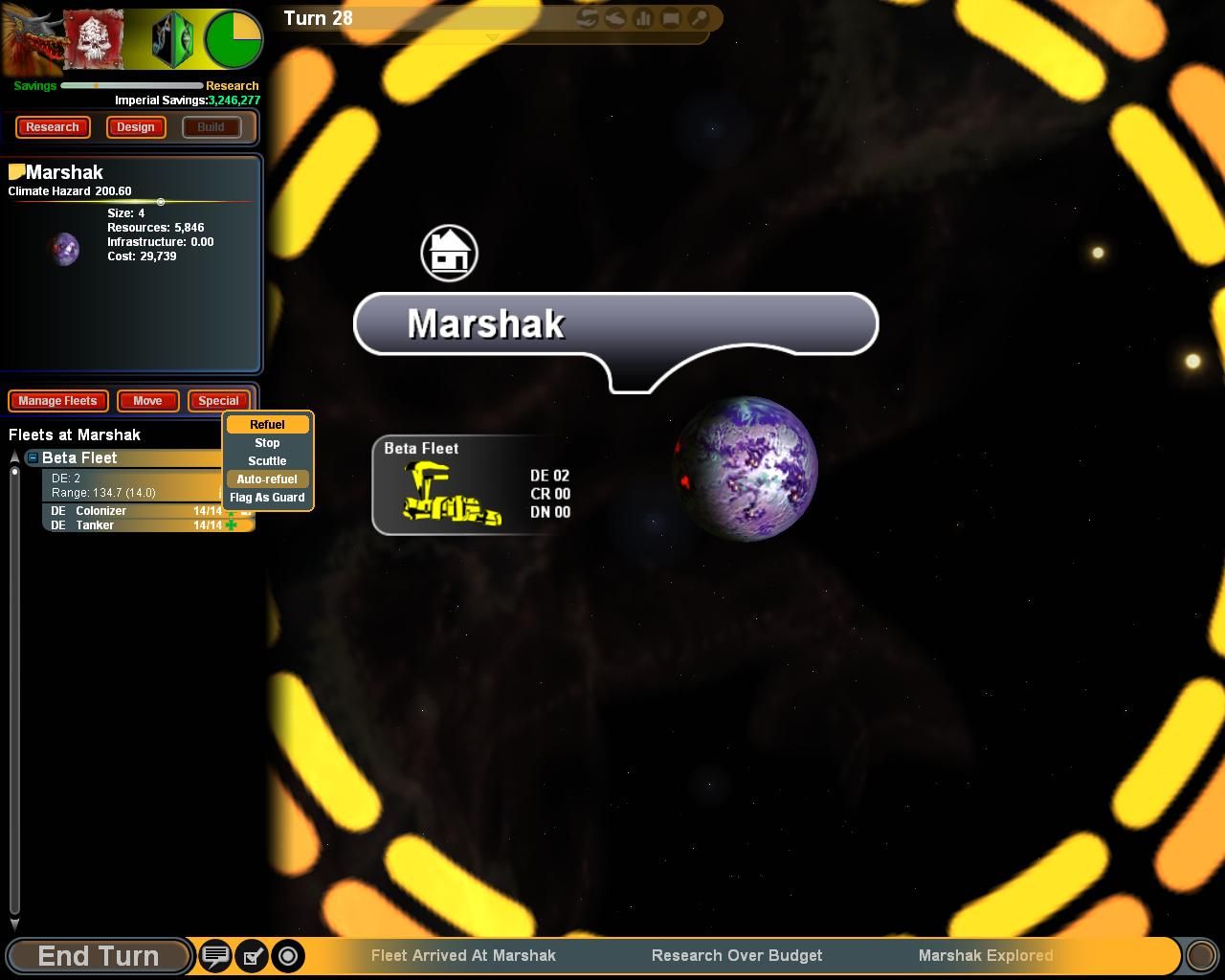Choose Scuttle from the fleet menu

tap(267, 461)
